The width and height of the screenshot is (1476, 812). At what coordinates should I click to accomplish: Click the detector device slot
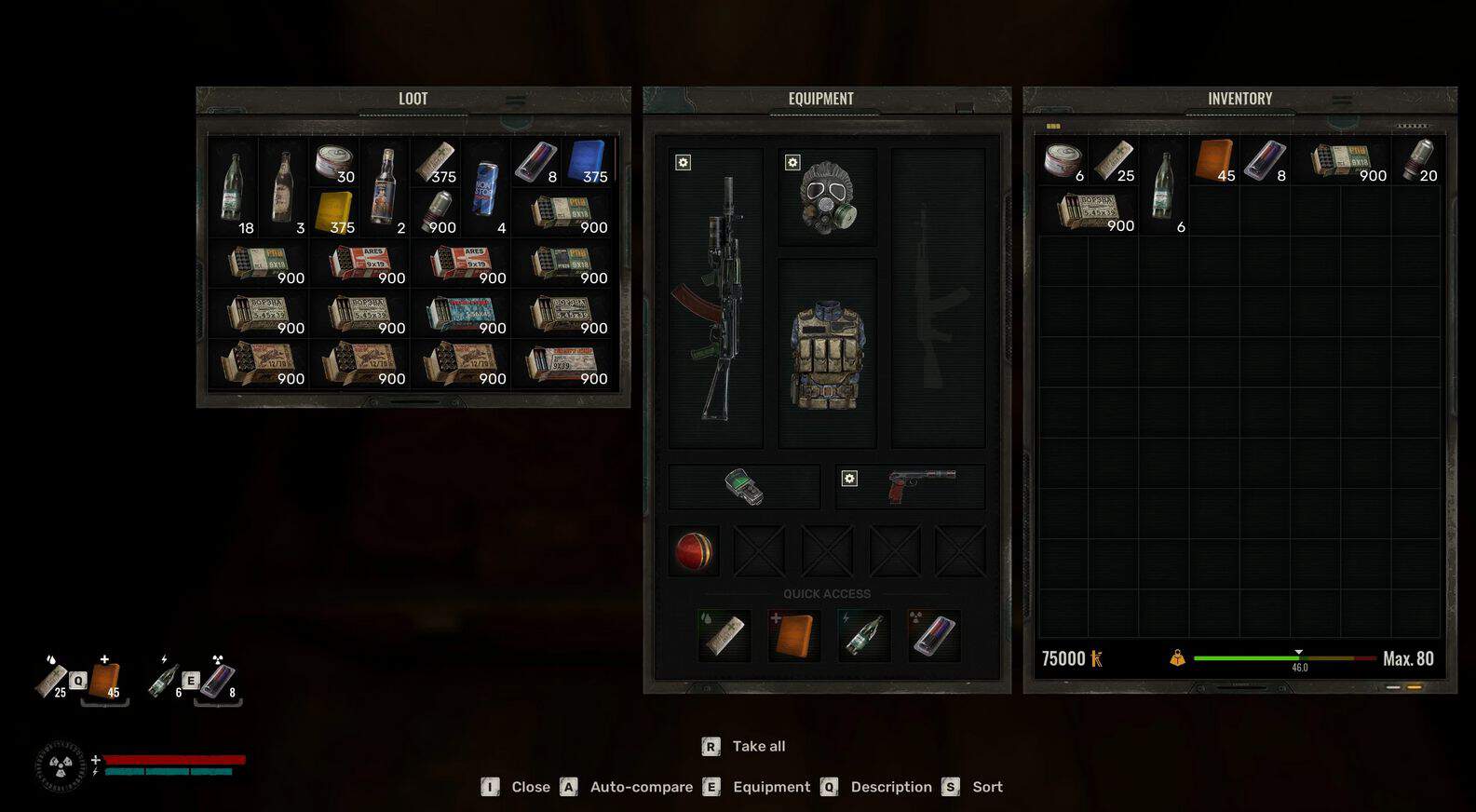tap(744, 487)
